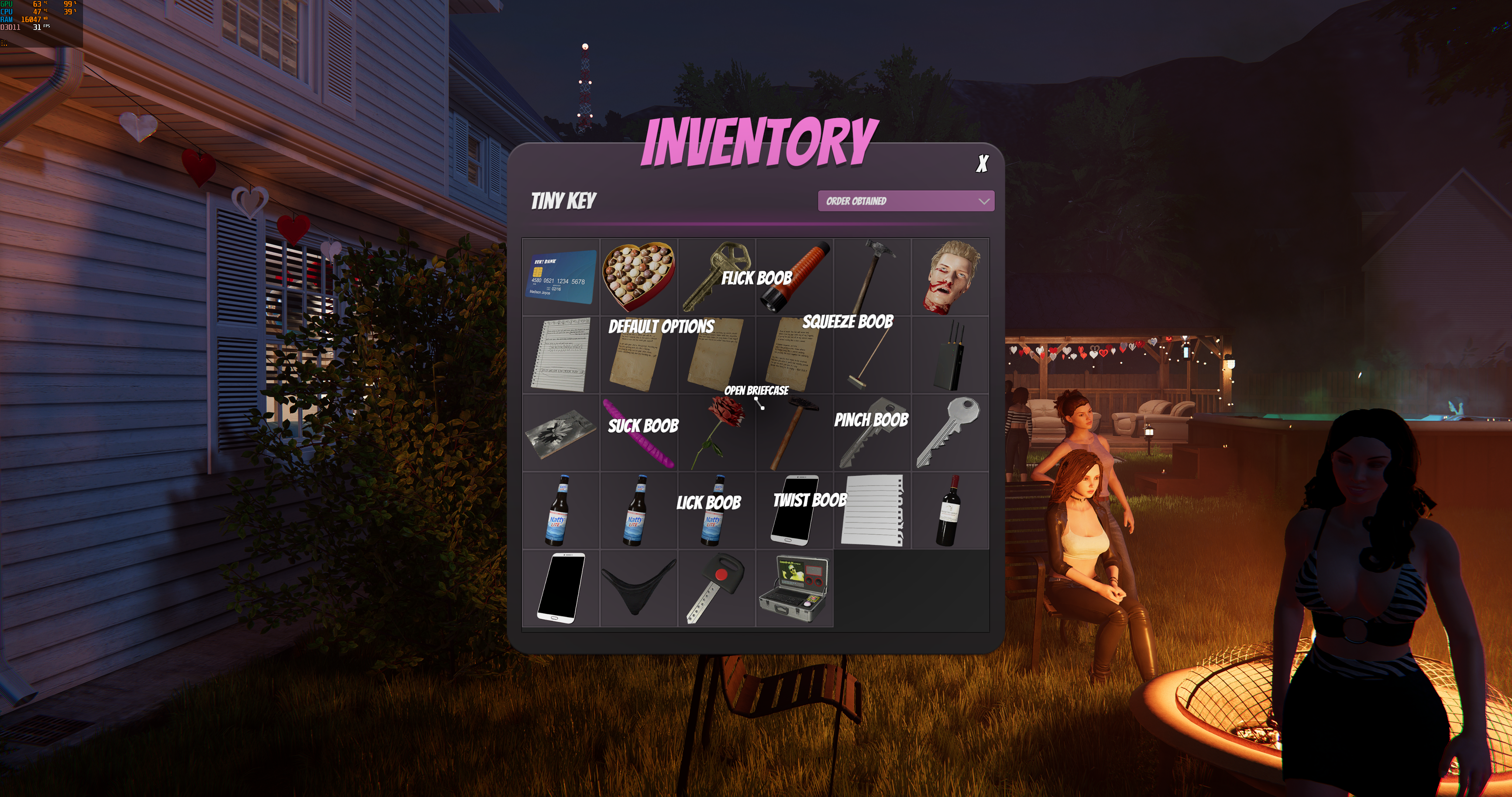Select the red rose item
1512x797 pixels.
click(x=716, y=433)
